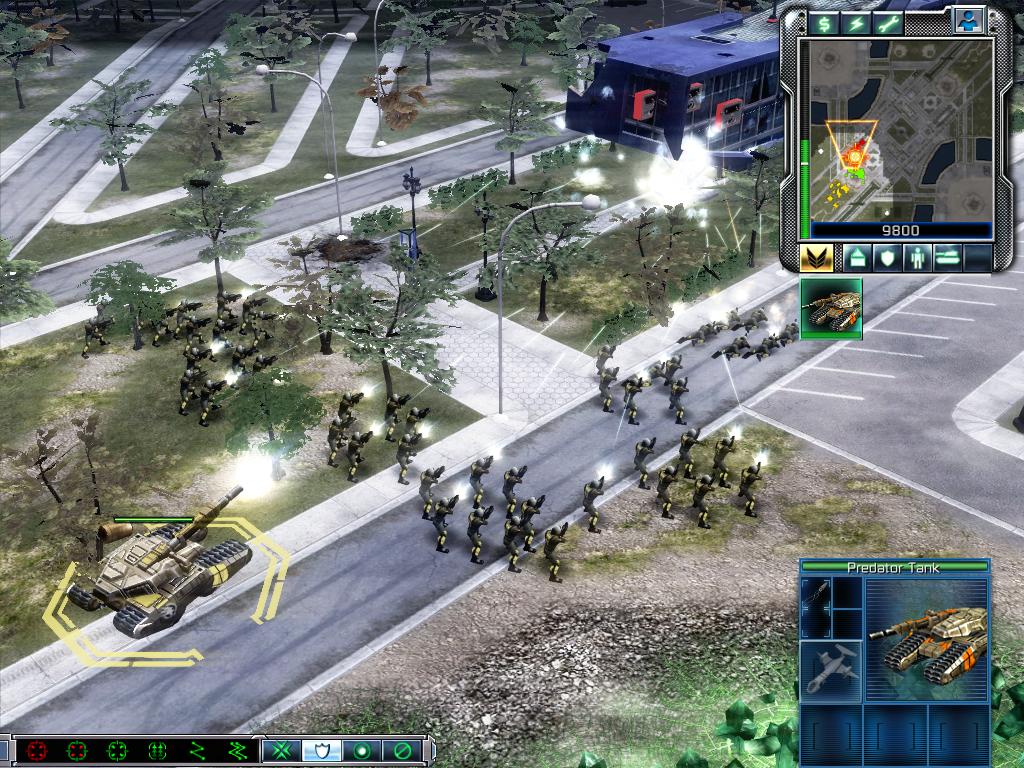1024x768 pixels.
Task: Choose the guard stance shield button
Action: point(321,750)
